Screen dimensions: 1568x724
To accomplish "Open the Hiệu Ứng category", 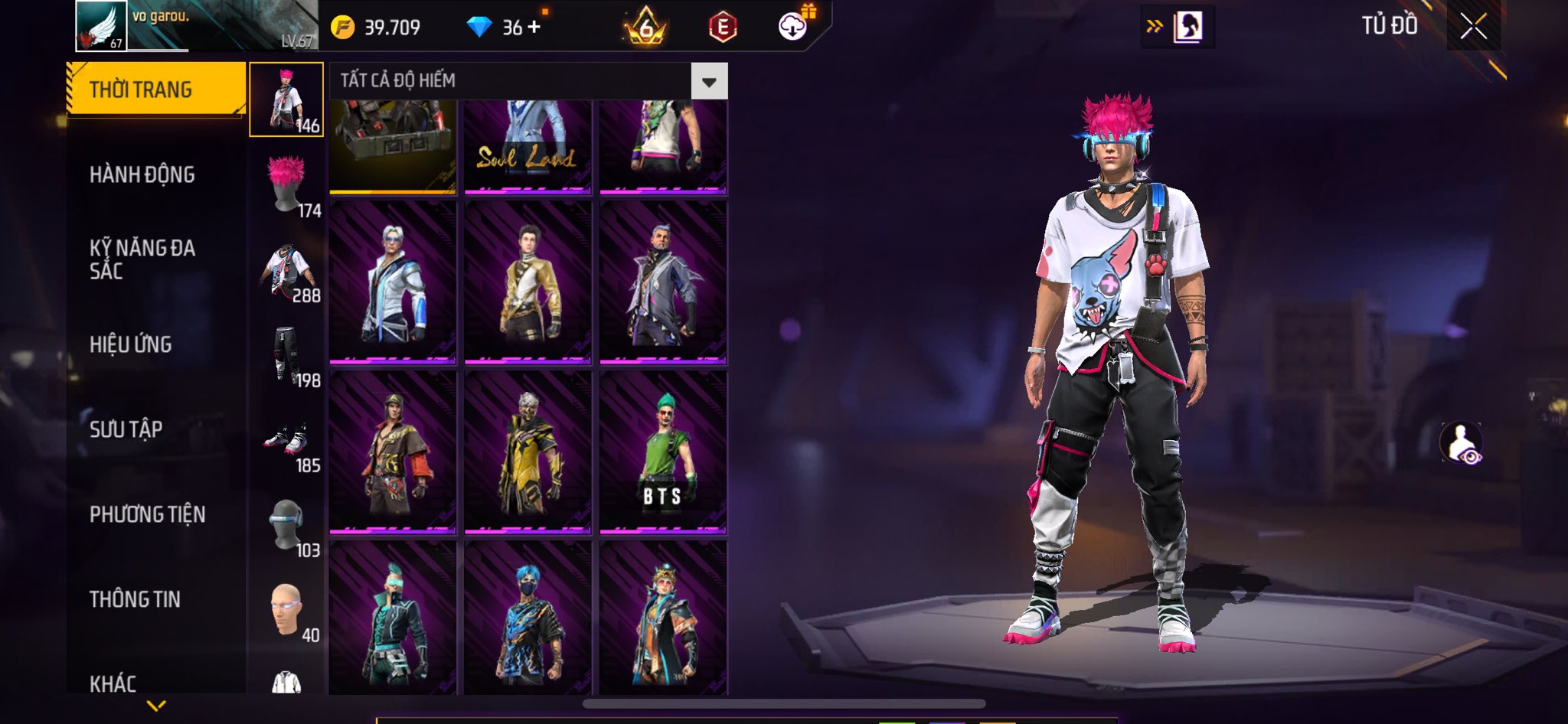I will click(x=130, y=344).
